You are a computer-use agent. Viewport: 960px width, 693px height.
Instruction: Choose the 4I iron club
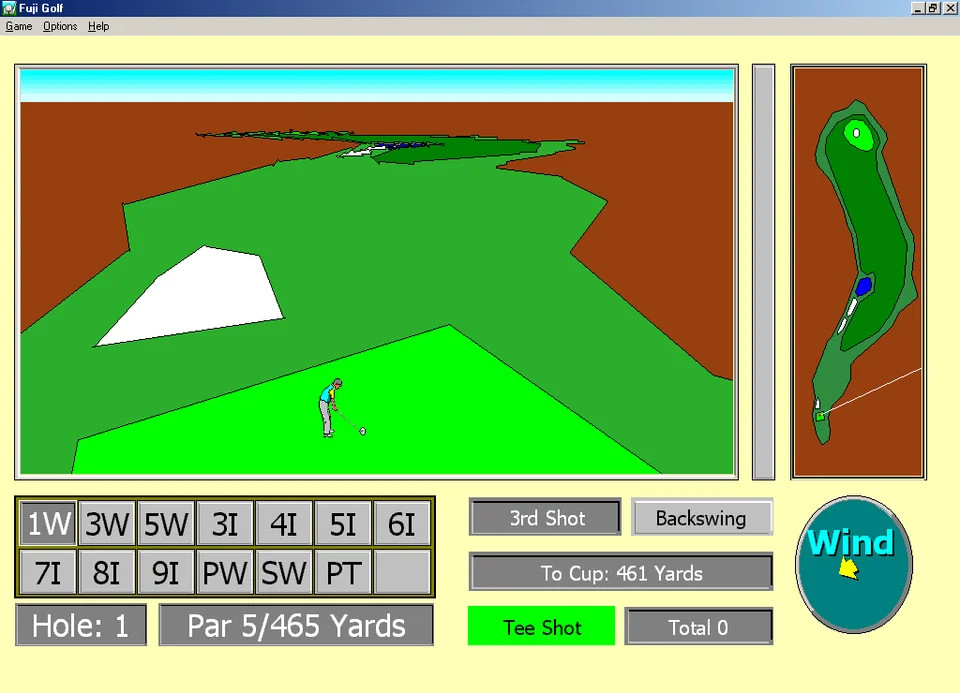pyautogui.click(x=284, y=524)
